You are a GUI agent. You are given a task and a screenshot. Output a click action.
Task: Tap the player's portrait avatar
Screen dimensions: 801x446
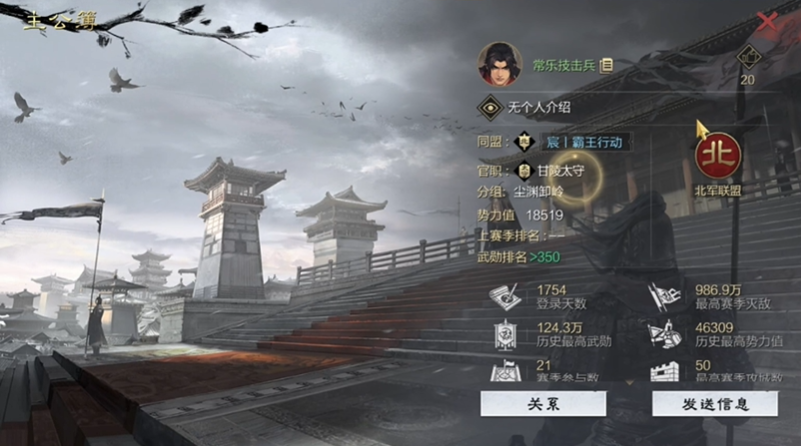499,64
